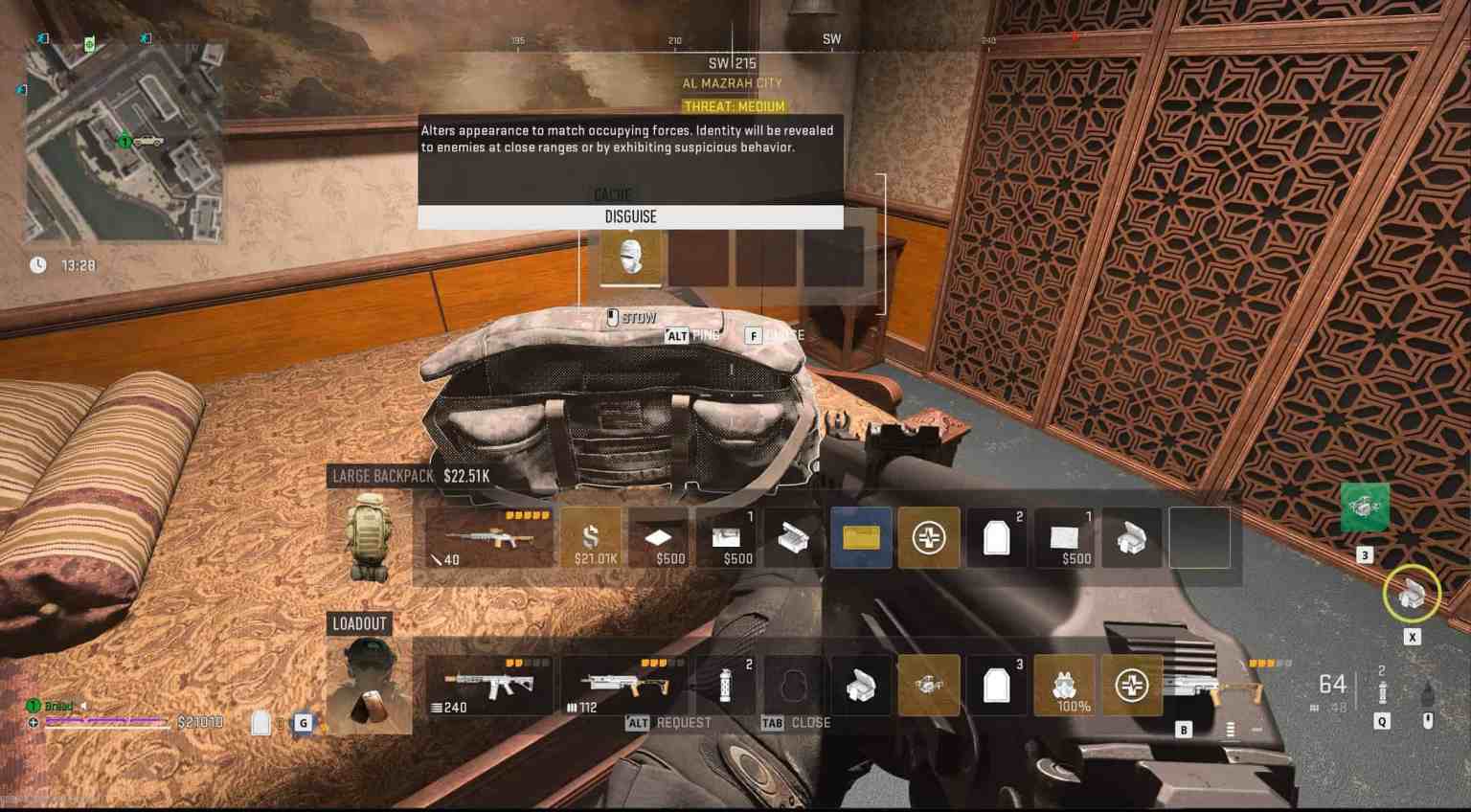Viewport: 1471px width, 812px height.
Task: Select the two tactical canisters in loadout
Action: tap(728, 684)
